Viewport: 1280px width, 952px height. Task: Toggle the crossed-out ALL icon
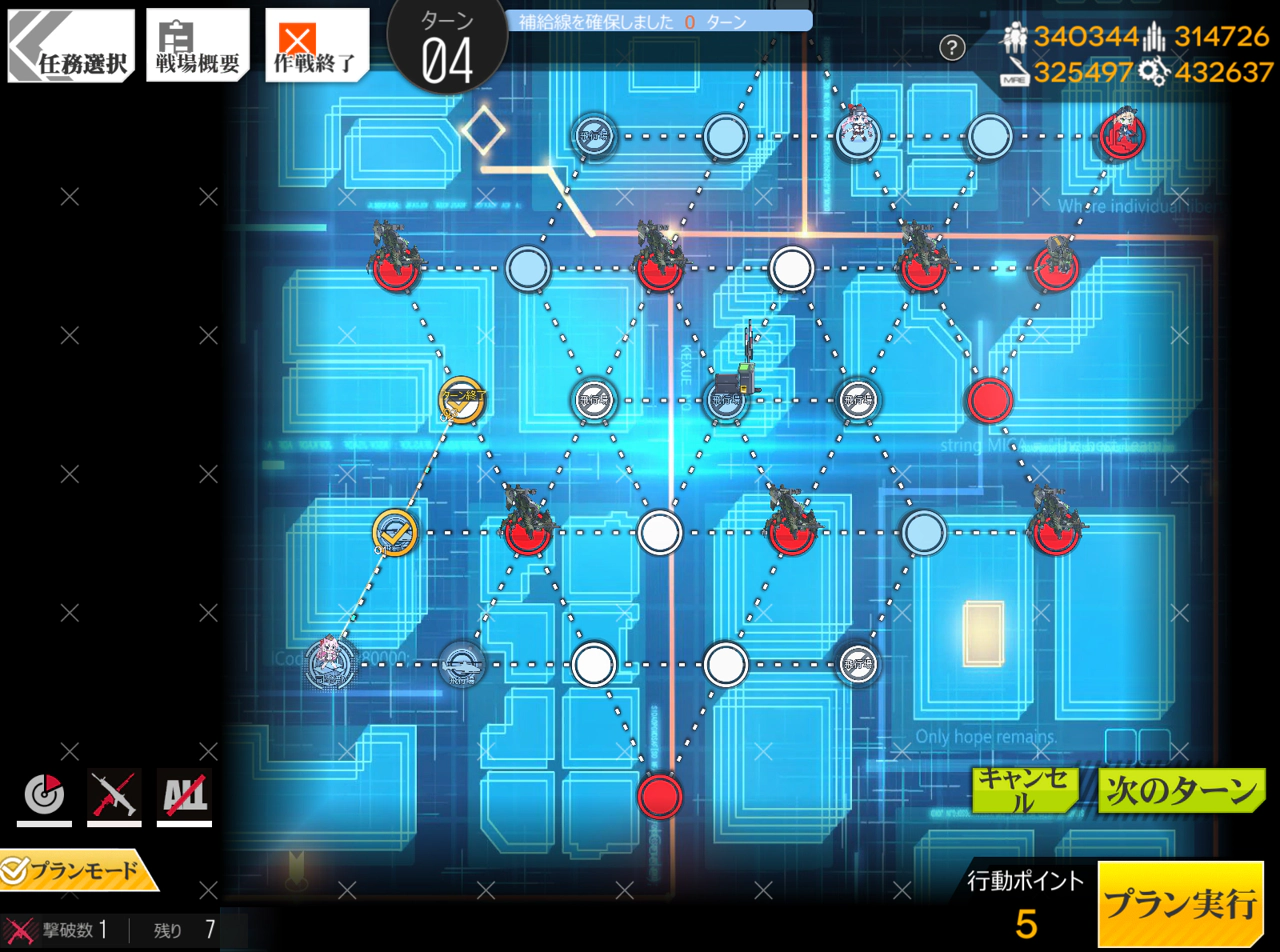tap(184, 796)
